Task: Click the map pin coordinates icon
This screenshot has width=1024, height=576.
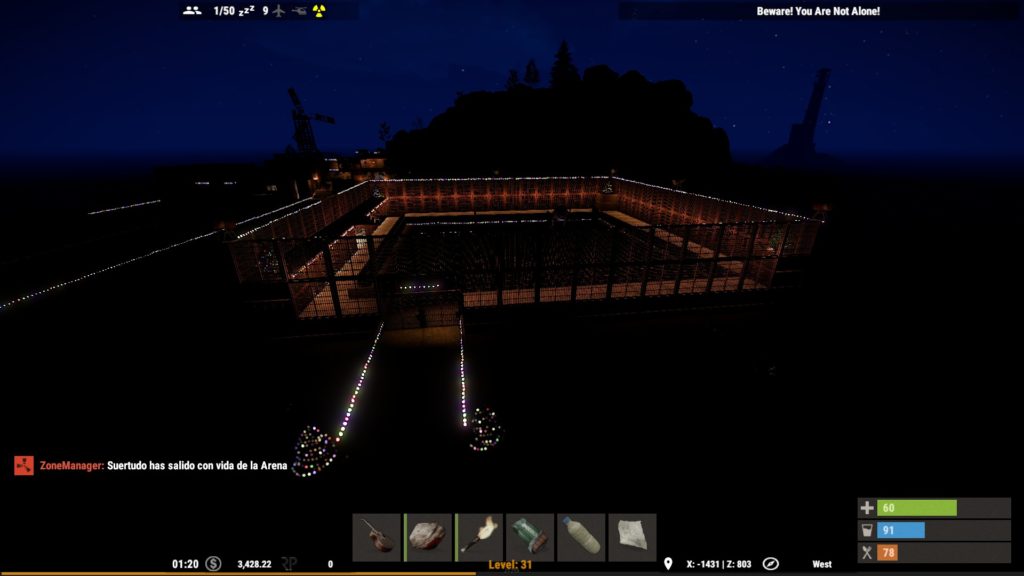Action: (668, 564)
